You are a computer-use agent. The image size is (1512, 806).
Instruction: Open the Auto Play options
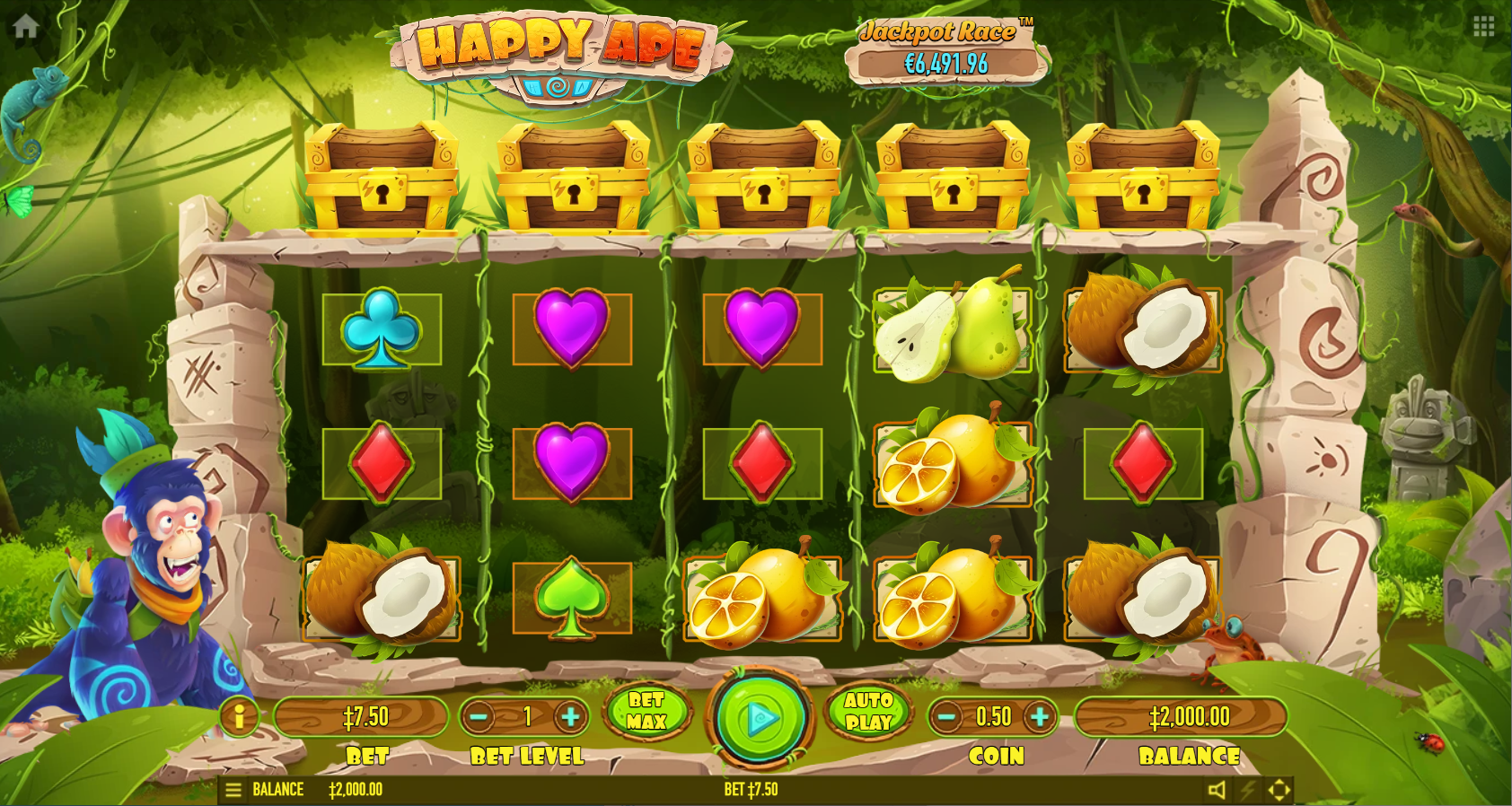pyautogui.click(x=868, y=711)
